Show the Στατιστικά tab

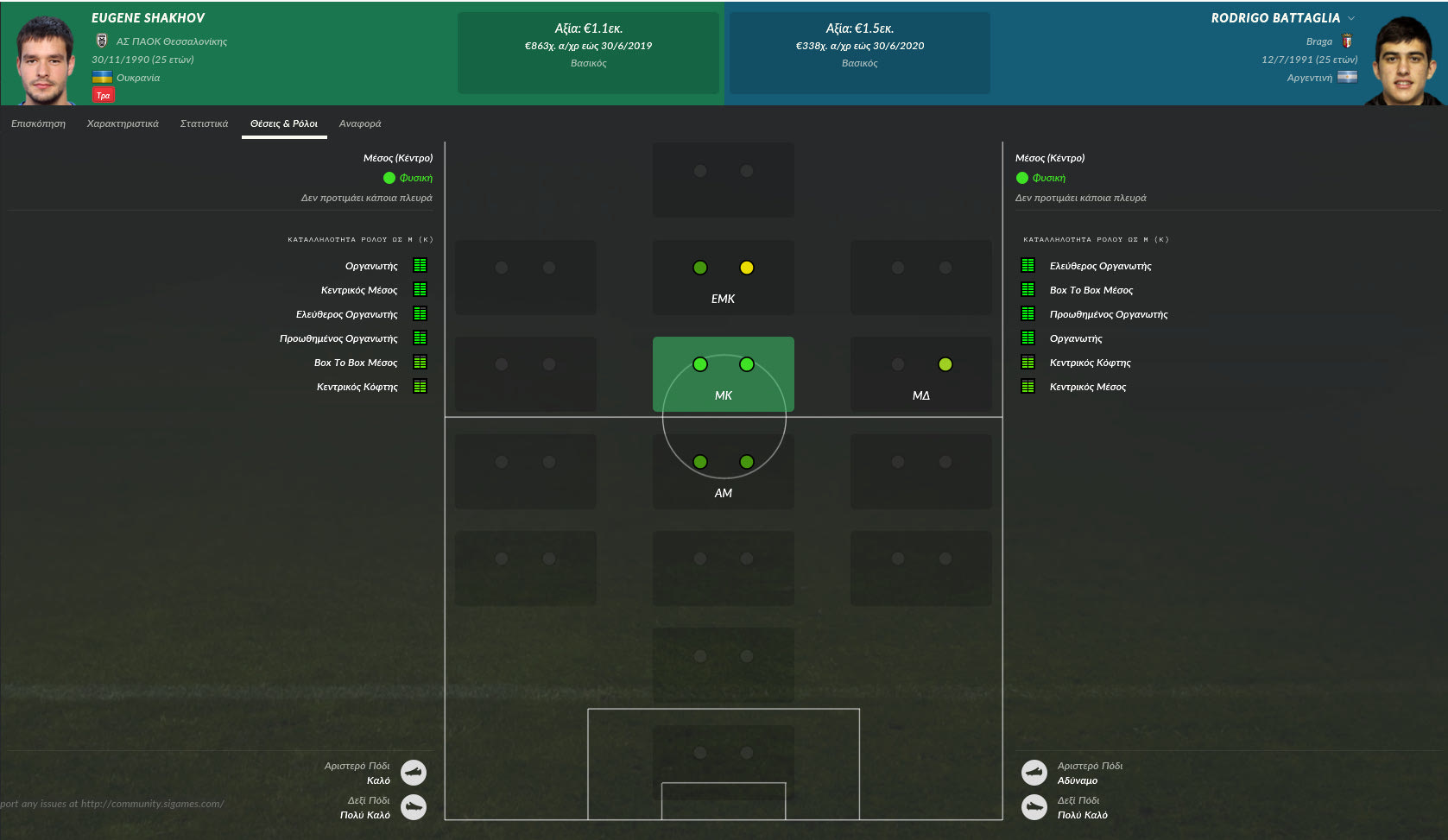pyautogui.click(x=204, y=123)
